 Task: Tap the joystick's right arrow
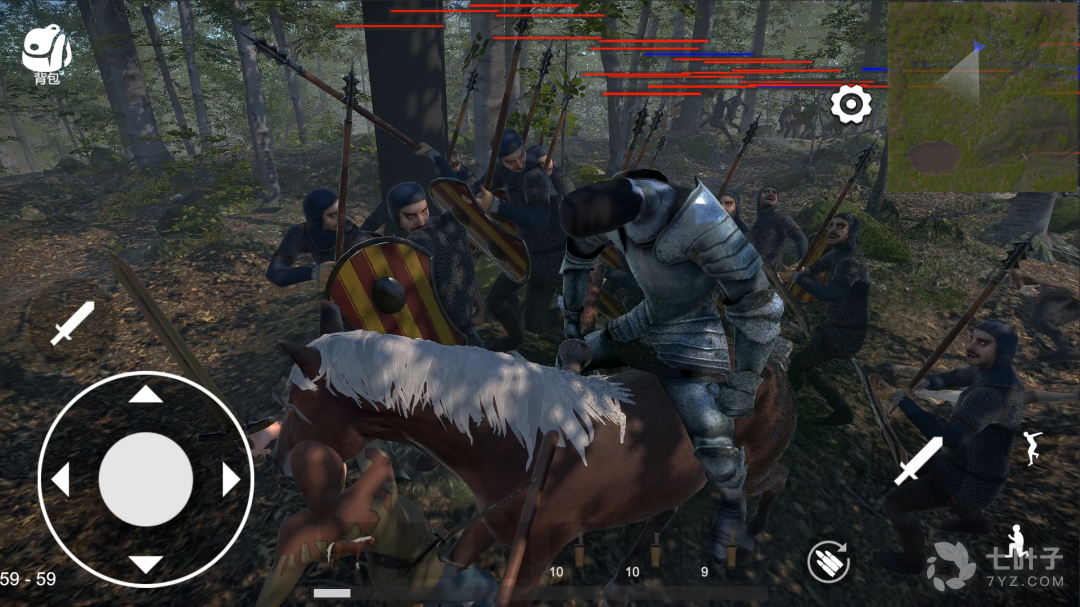[231, 480]
